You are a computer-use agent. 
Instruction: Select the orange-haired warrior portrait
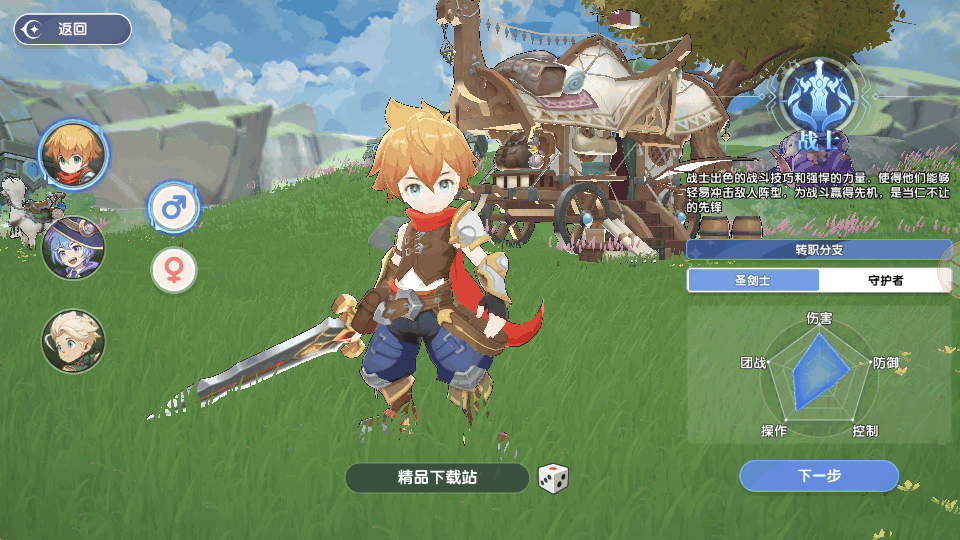[73, 152]
